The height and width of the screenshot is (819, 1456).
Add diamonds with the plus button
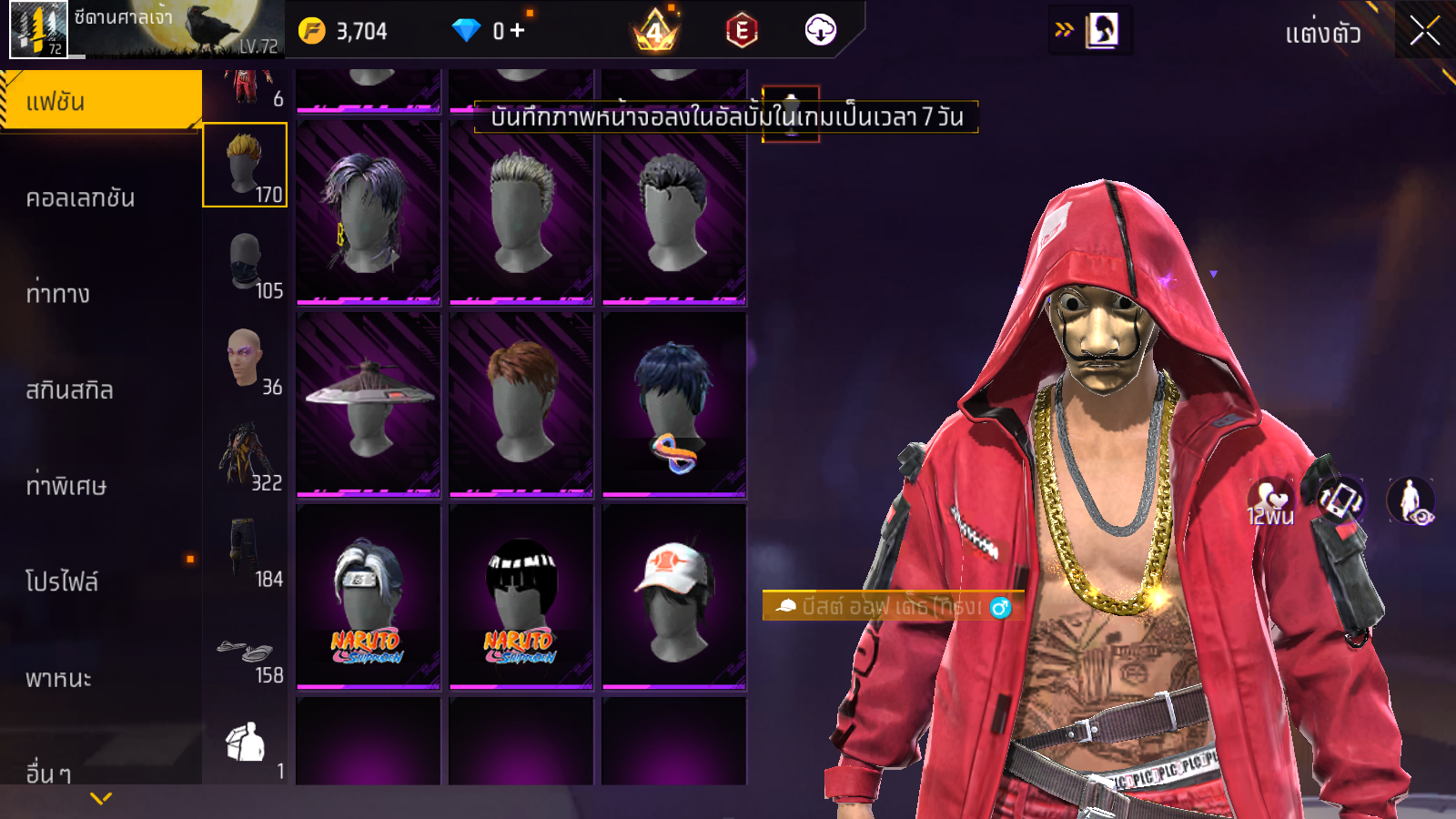(x=517, y=31)
